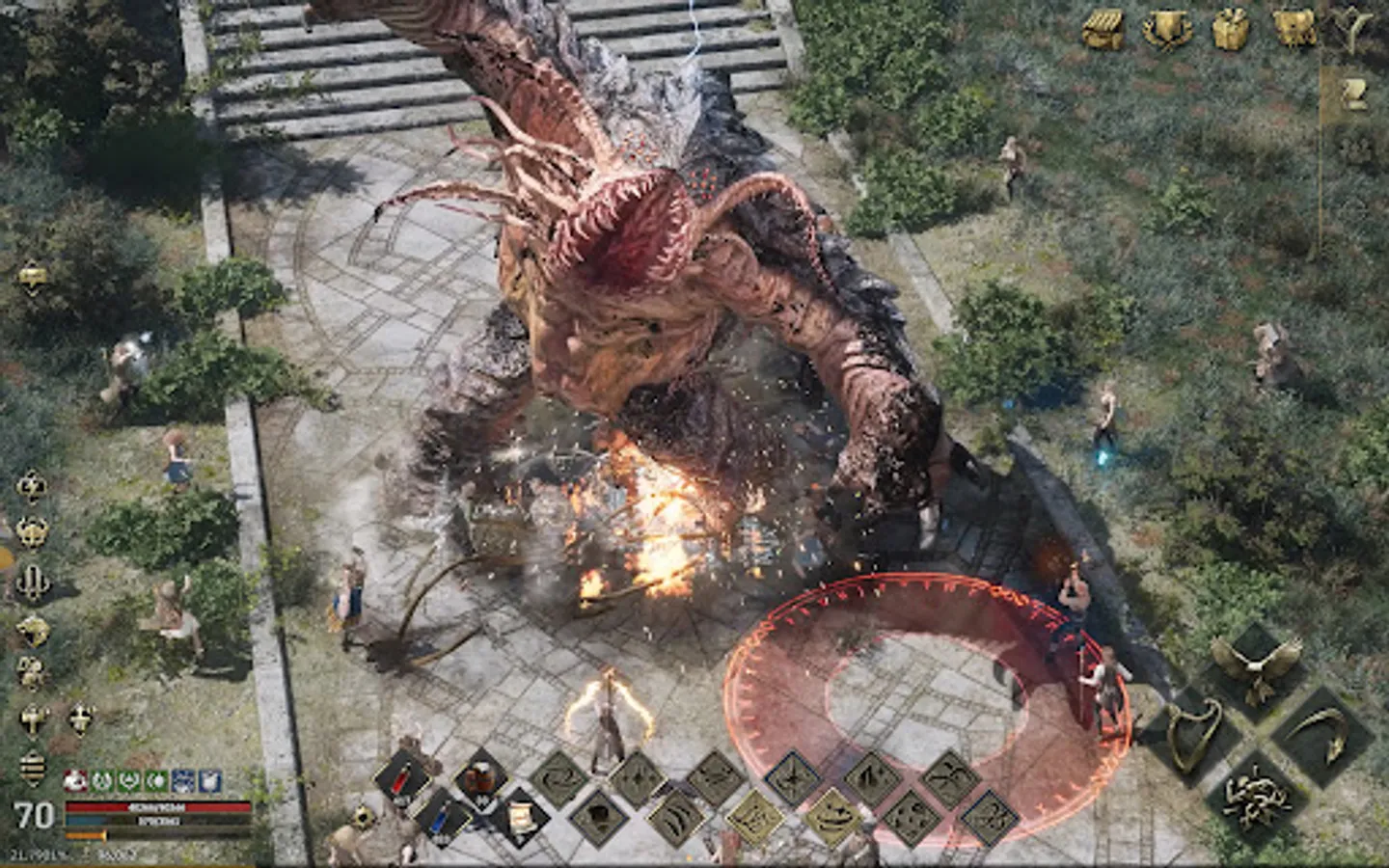
Task: Expand the numbered scroll icon below top-right menu
Action: (x=1355, y=92)
